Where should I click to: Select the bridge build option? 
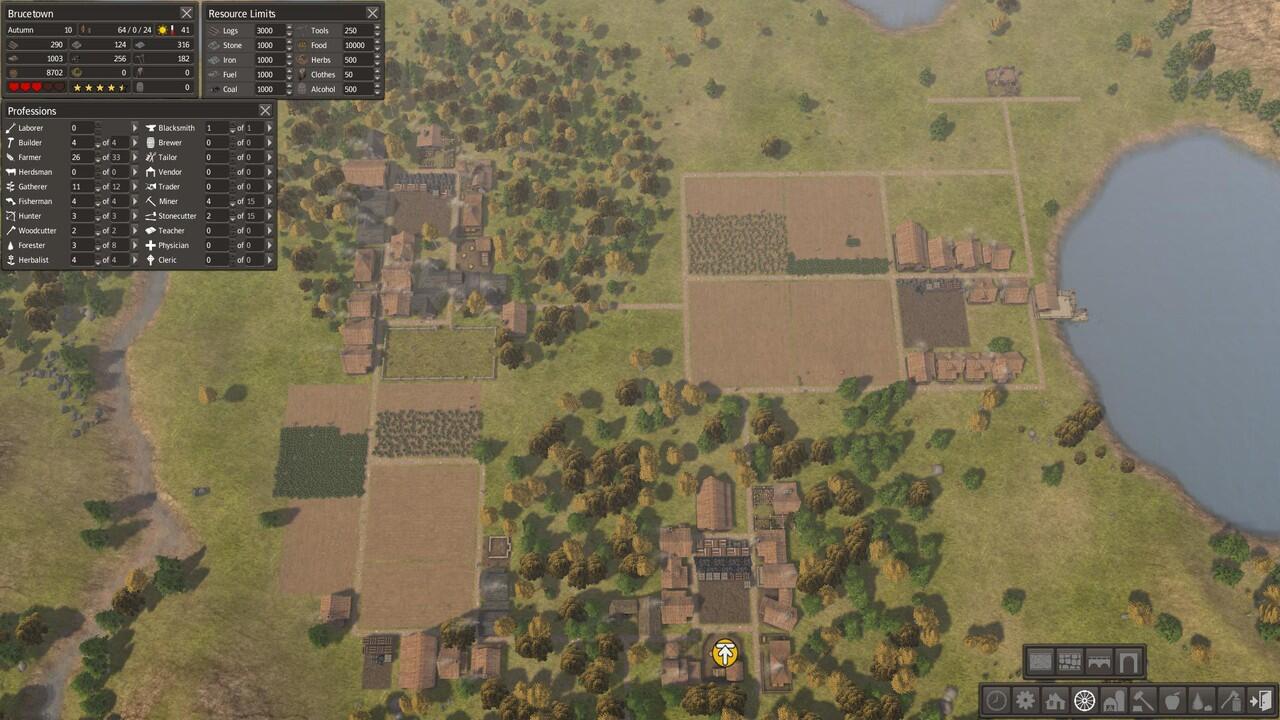[x=1099, y=662]
